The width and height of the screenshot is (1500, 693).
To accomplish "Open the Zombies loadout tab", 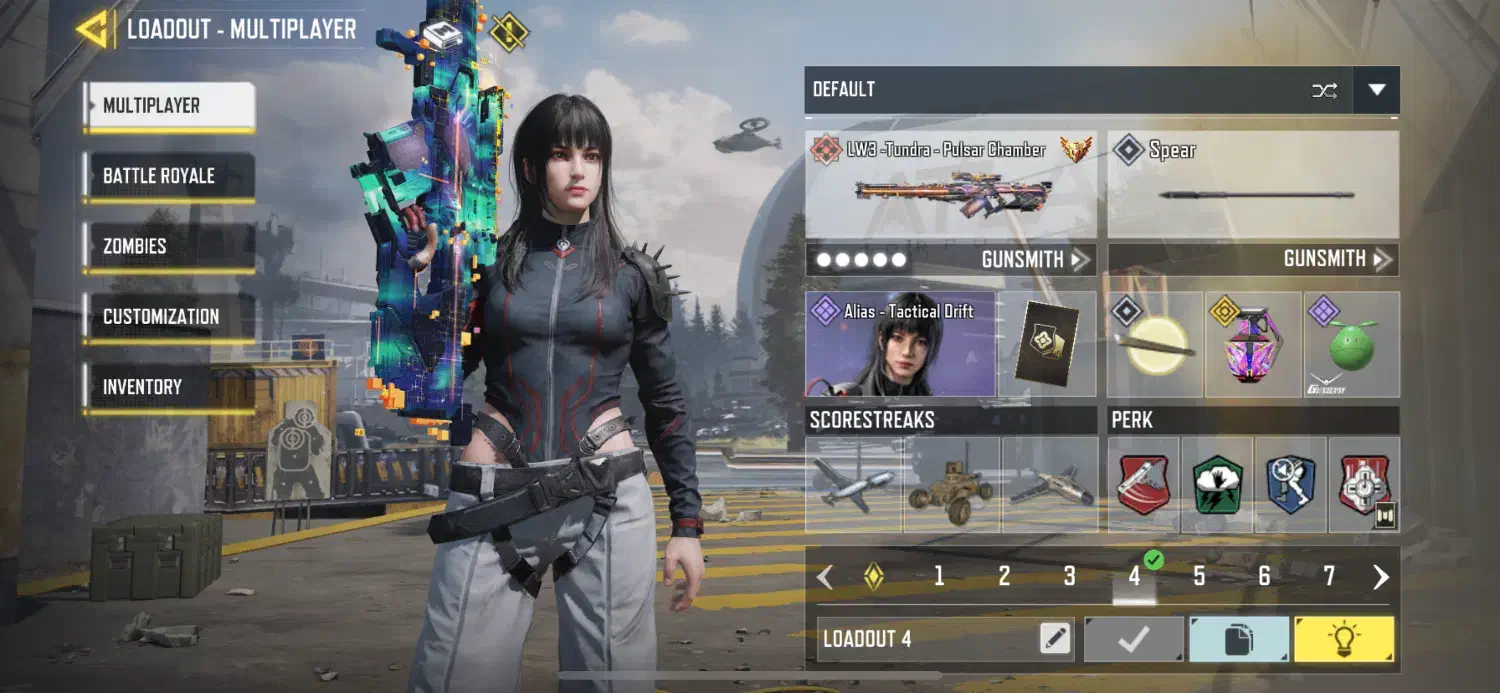I will point(169,246).
